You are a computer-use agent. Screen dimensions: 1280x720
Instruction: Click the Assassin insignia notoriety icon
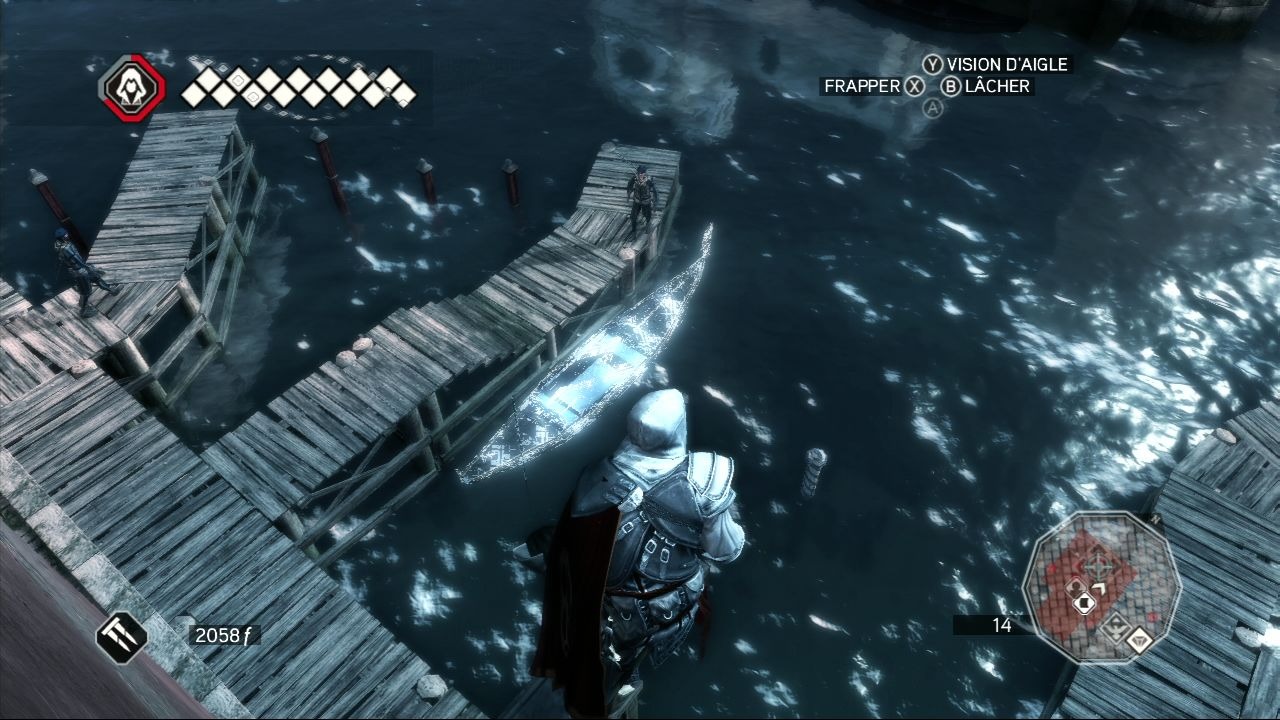[x=131, y=88]
